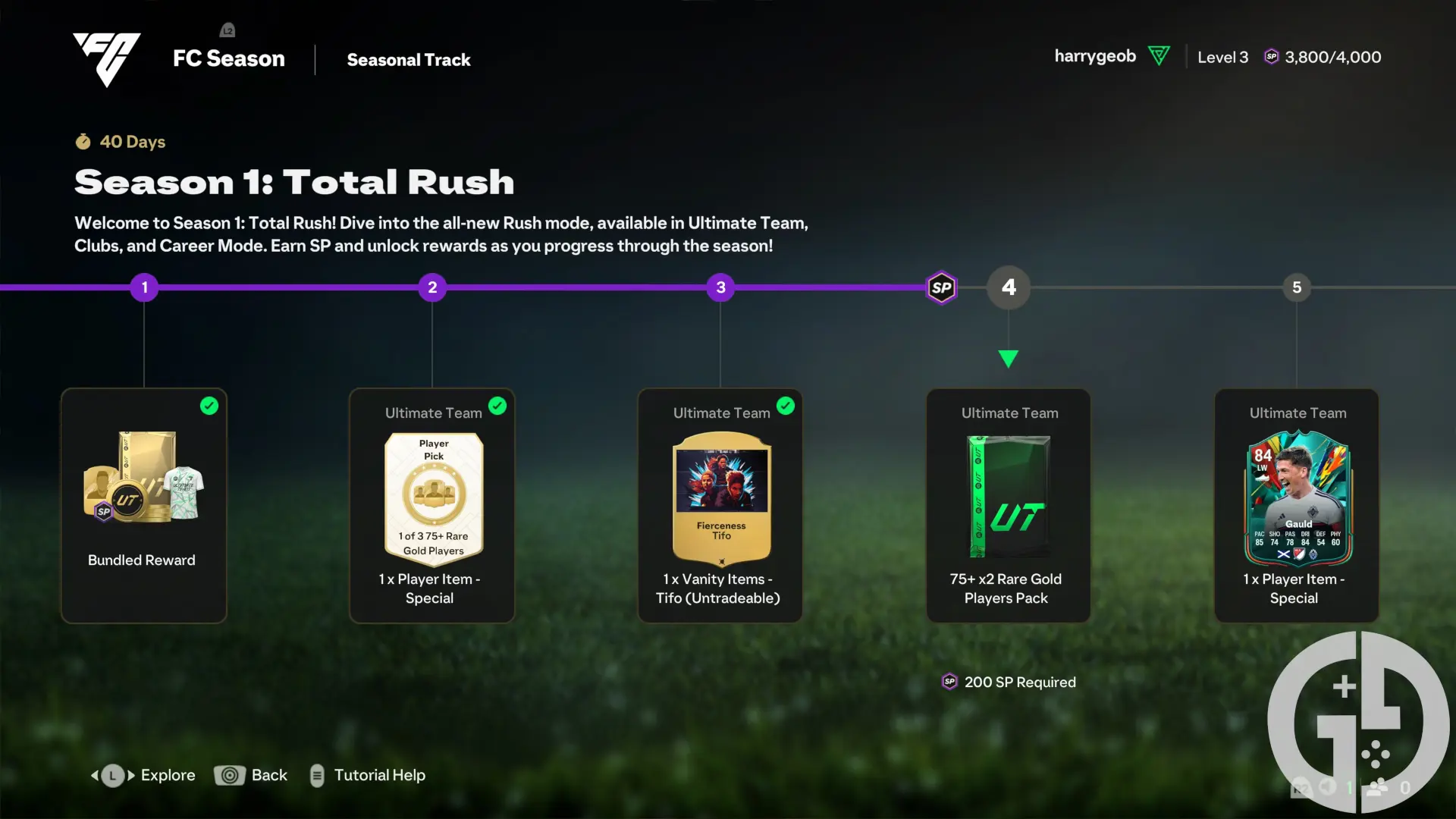The image size is (1456, 819).
Task: Select the Bundled Reward card
Action: [144, 505]
